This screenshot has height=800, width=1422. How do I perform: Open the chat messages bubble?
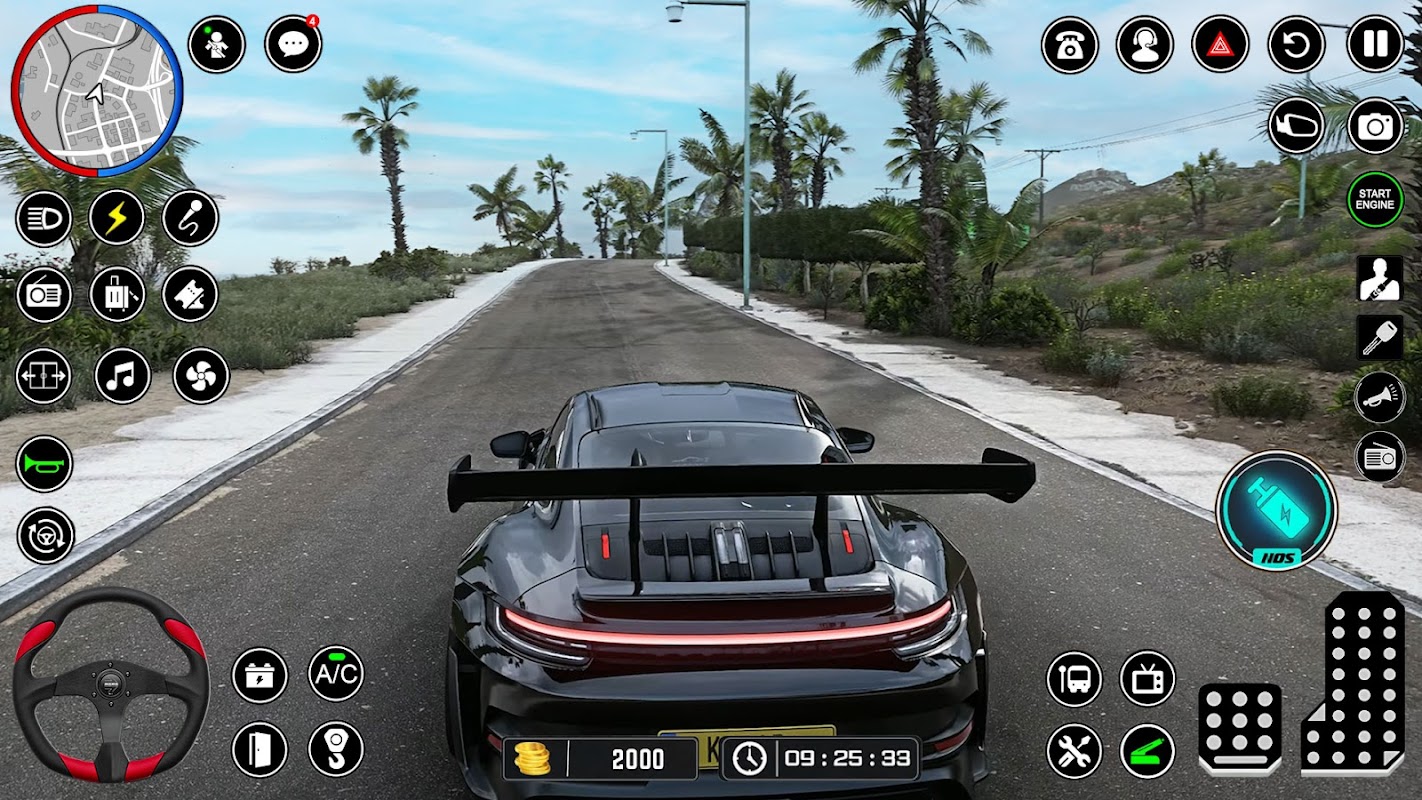click(x=293, y=44)
